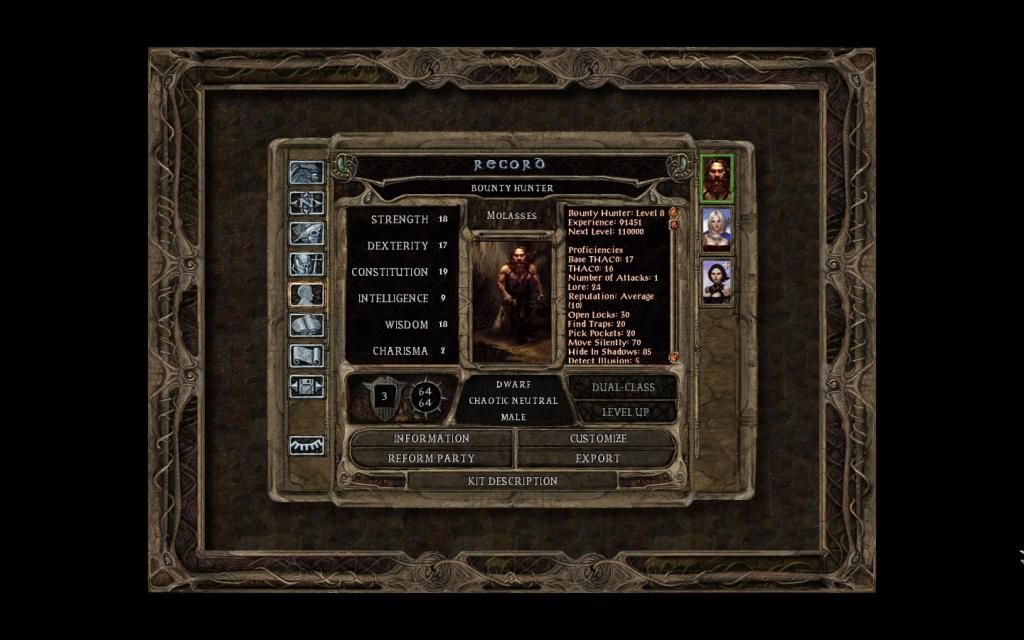Export the character
Viewport: 1024px width, 640px height.
pyautogui.click(x=598, y=458)
